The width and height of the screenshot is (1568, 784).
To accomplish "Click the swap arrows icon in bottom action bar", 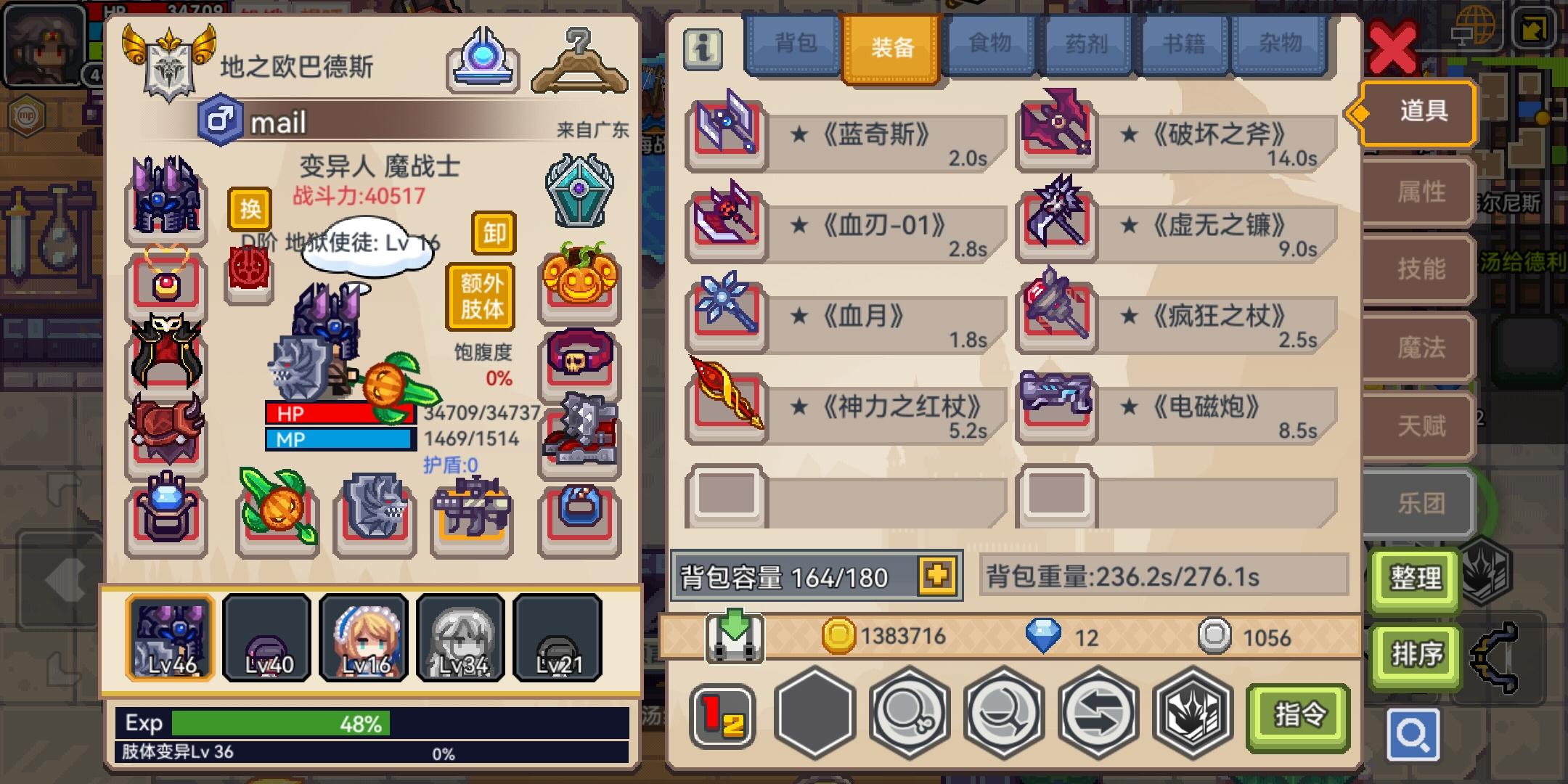I will pyautogui.click(x=1098, y=714).
